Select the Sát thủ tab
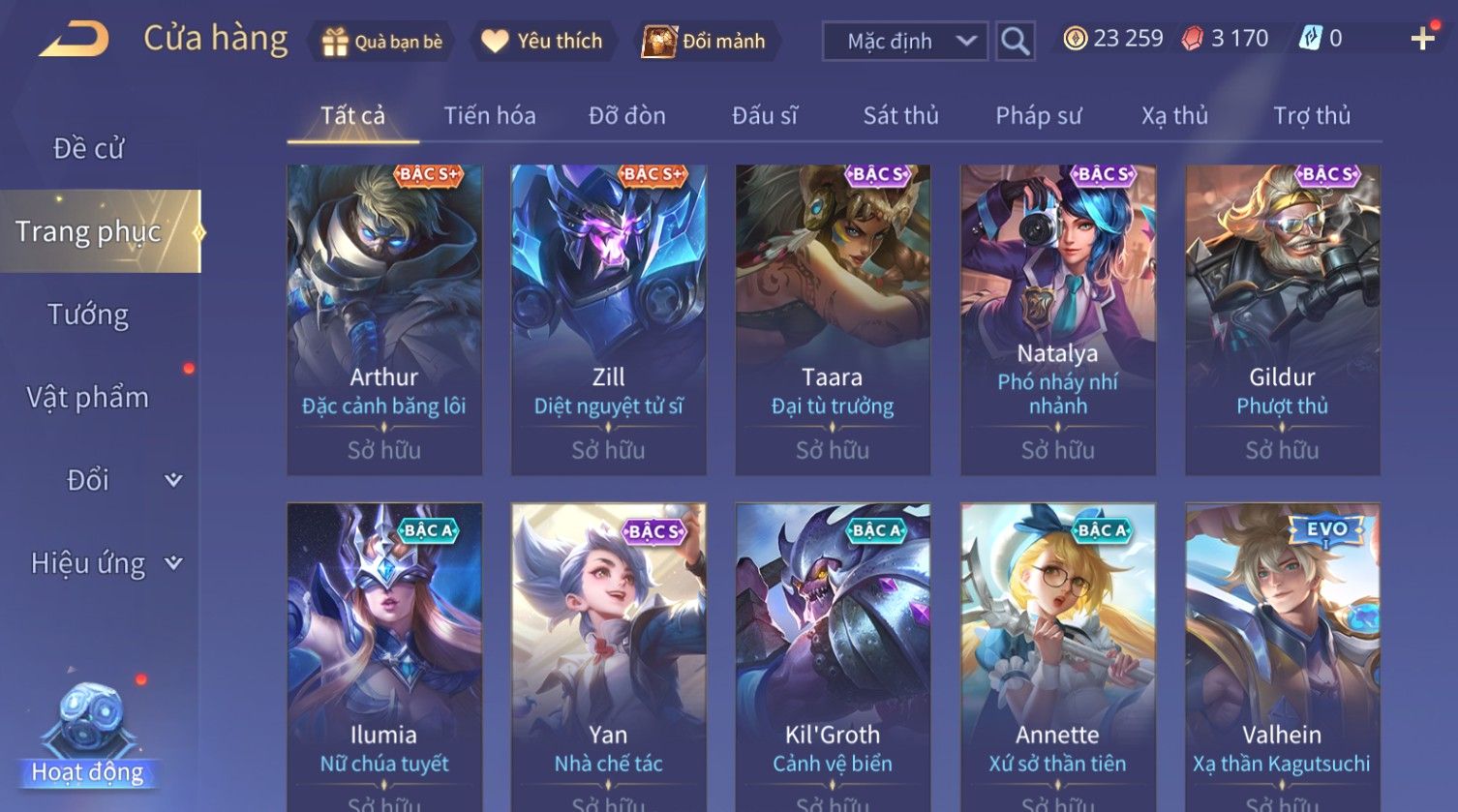The image size is (1458, 812). click(x=900, y=116)
